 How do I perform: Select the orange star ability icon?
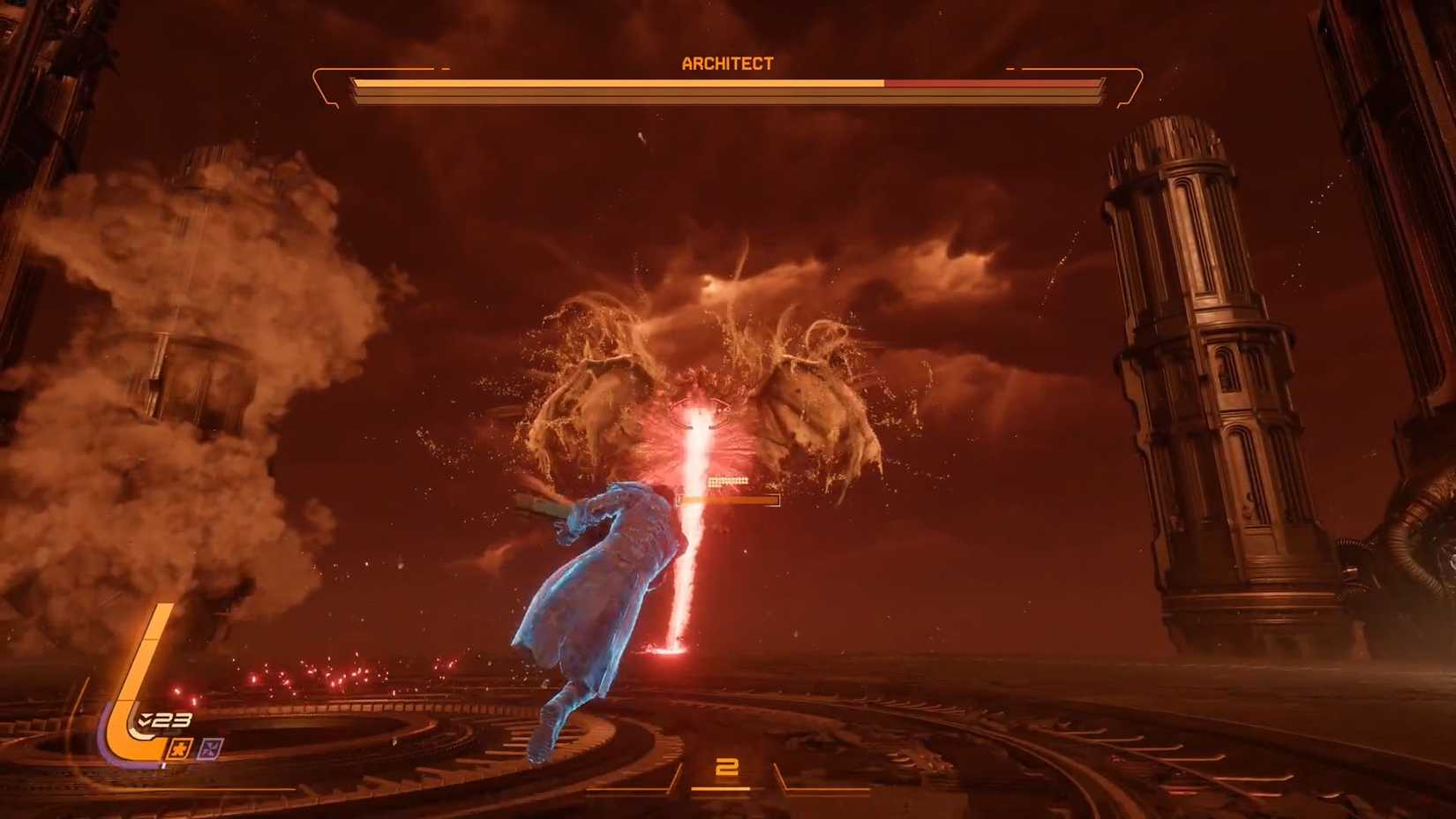pyautogui.click(x=180, y=747)
